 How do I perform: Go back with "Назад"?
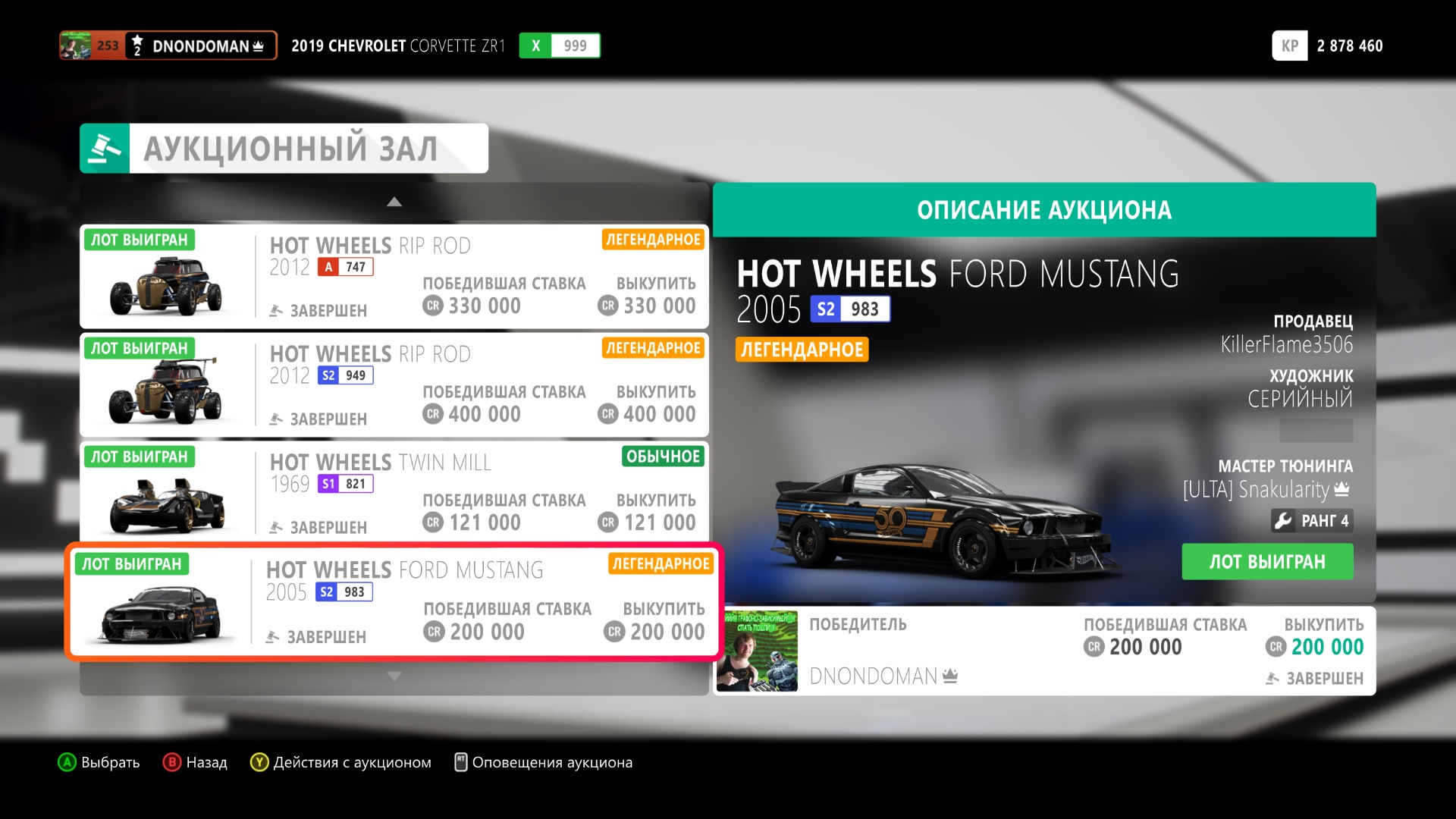[x=195, y=762]
